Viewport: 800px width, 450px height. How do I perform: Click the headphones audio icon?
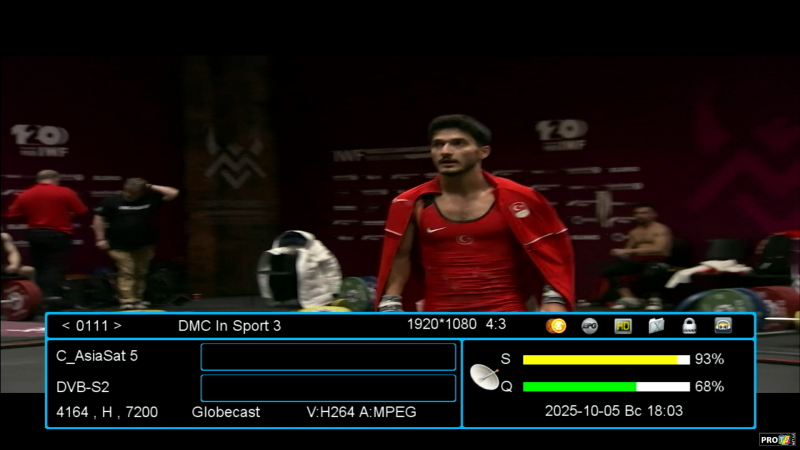coord(723,326)
